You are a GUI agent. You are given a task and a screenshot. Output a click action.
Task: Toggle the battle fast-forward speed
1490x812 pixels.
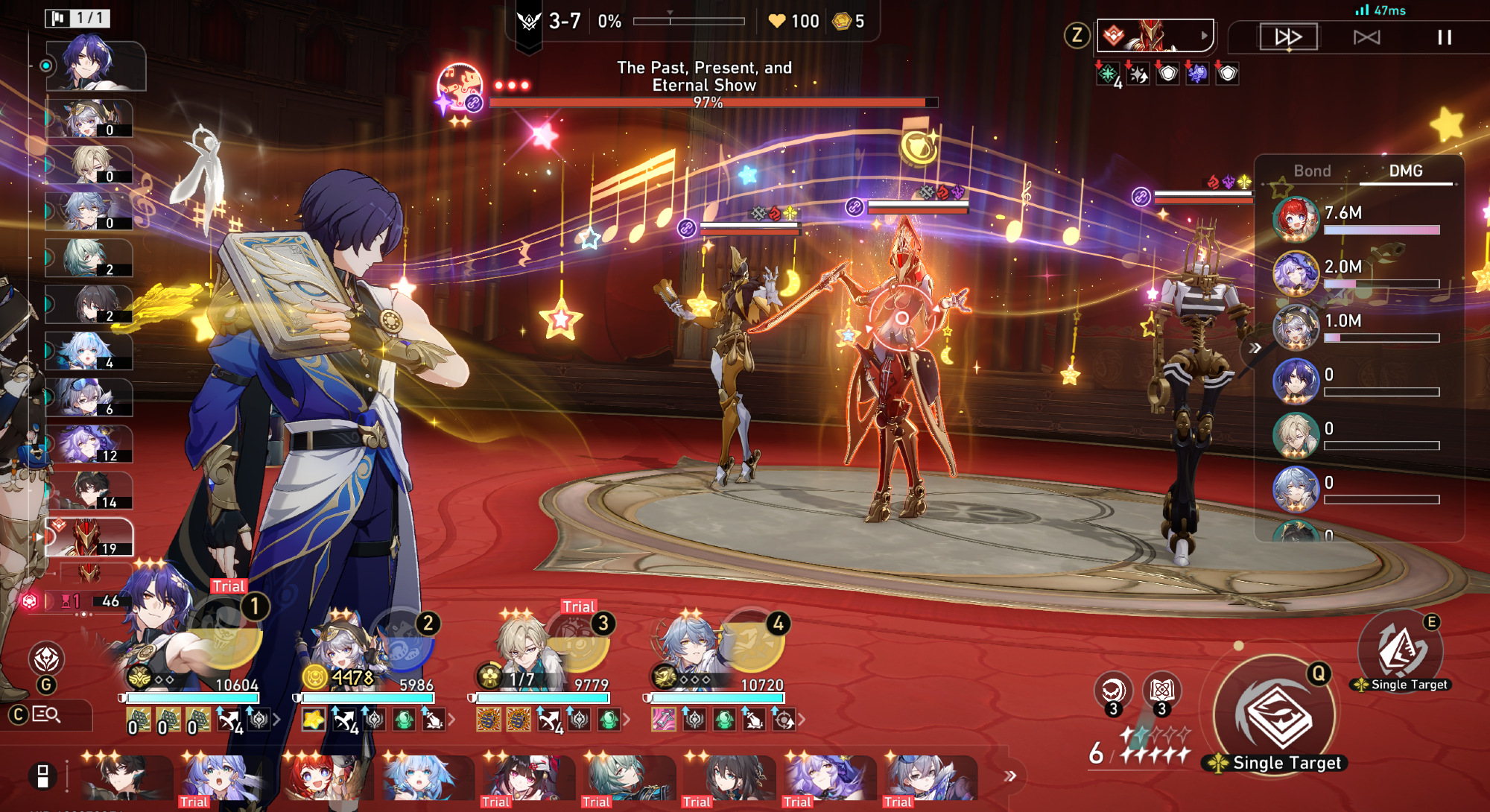click(x=1288, y=37)
